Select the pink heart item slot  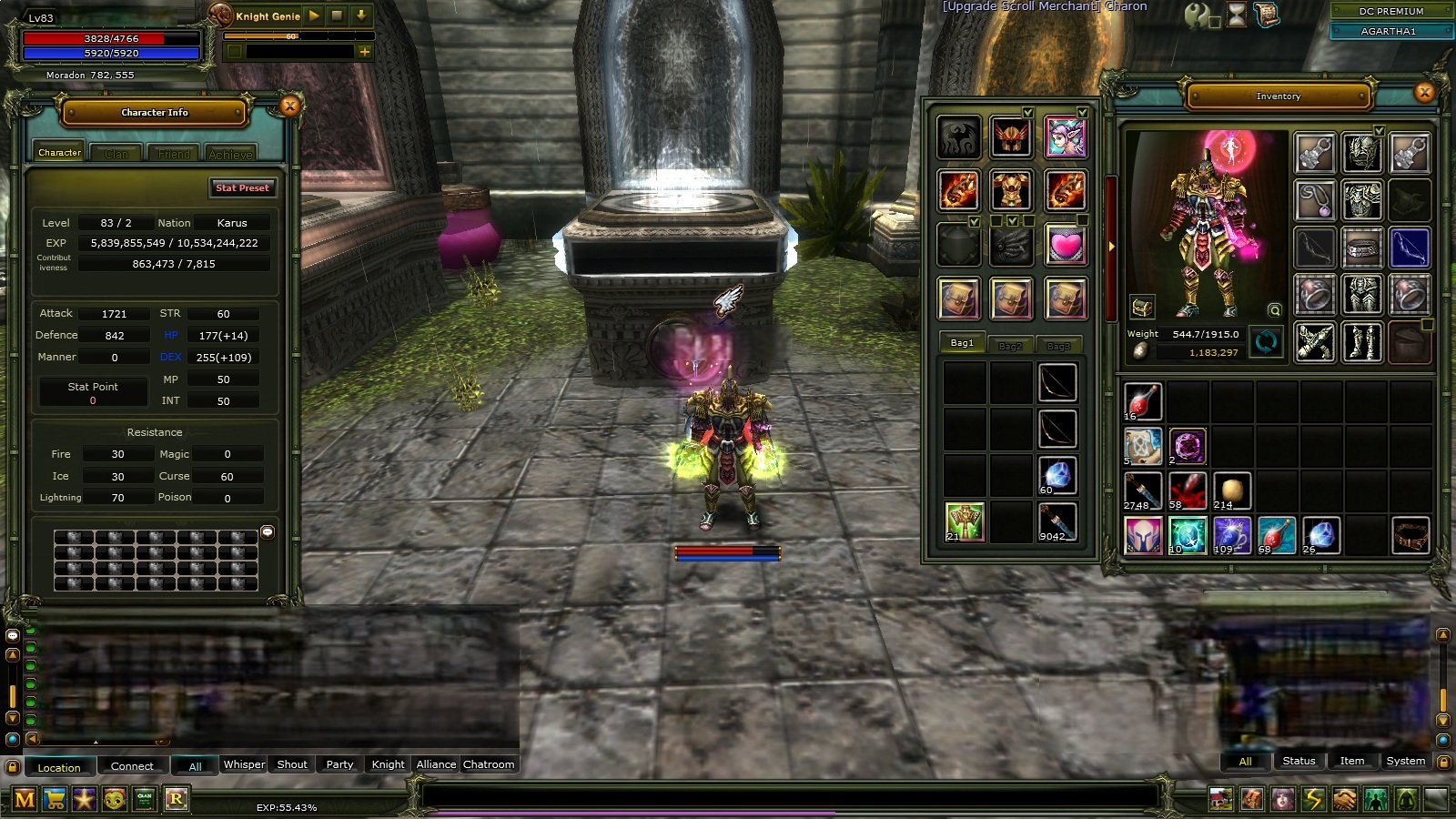point(1065,245)
